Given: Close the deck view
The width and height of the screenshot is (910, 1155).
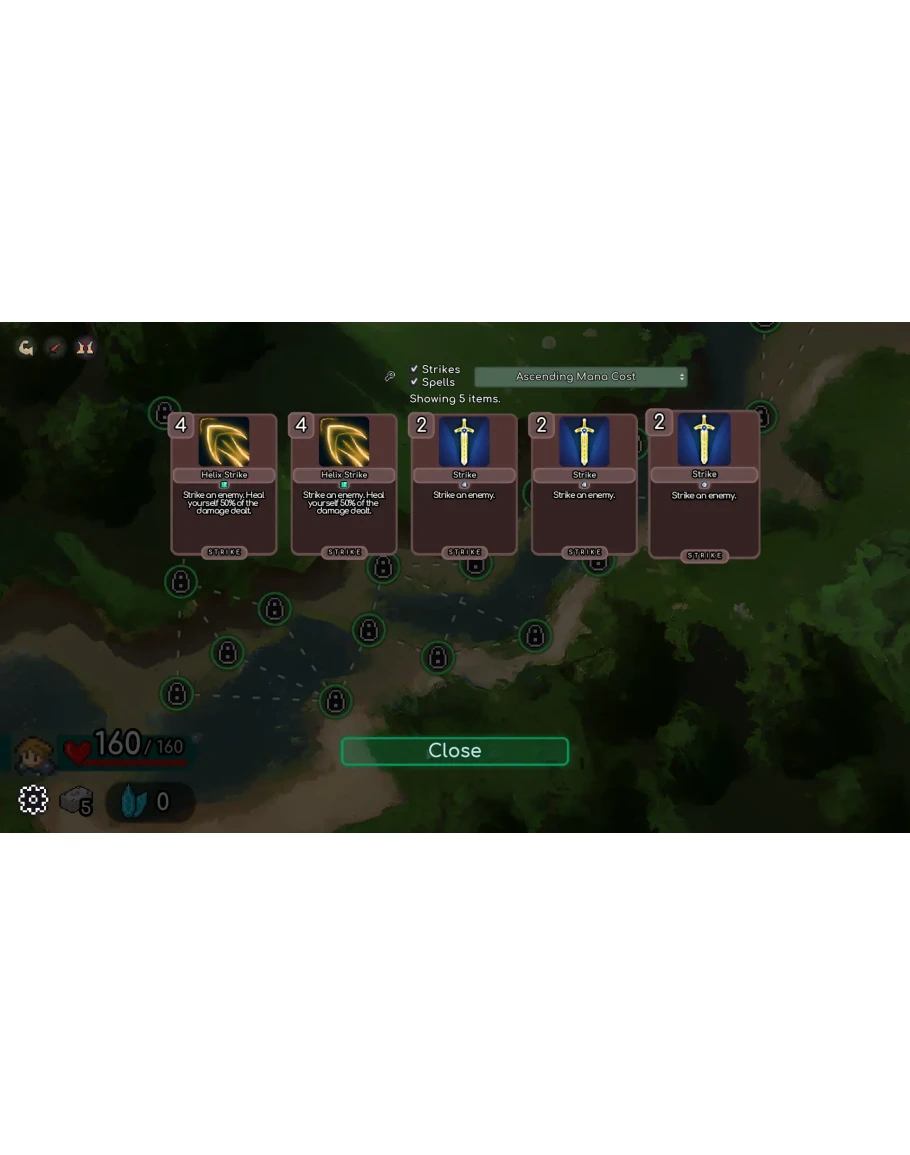Looking at the screenshot, I should (x=454, y=751).
